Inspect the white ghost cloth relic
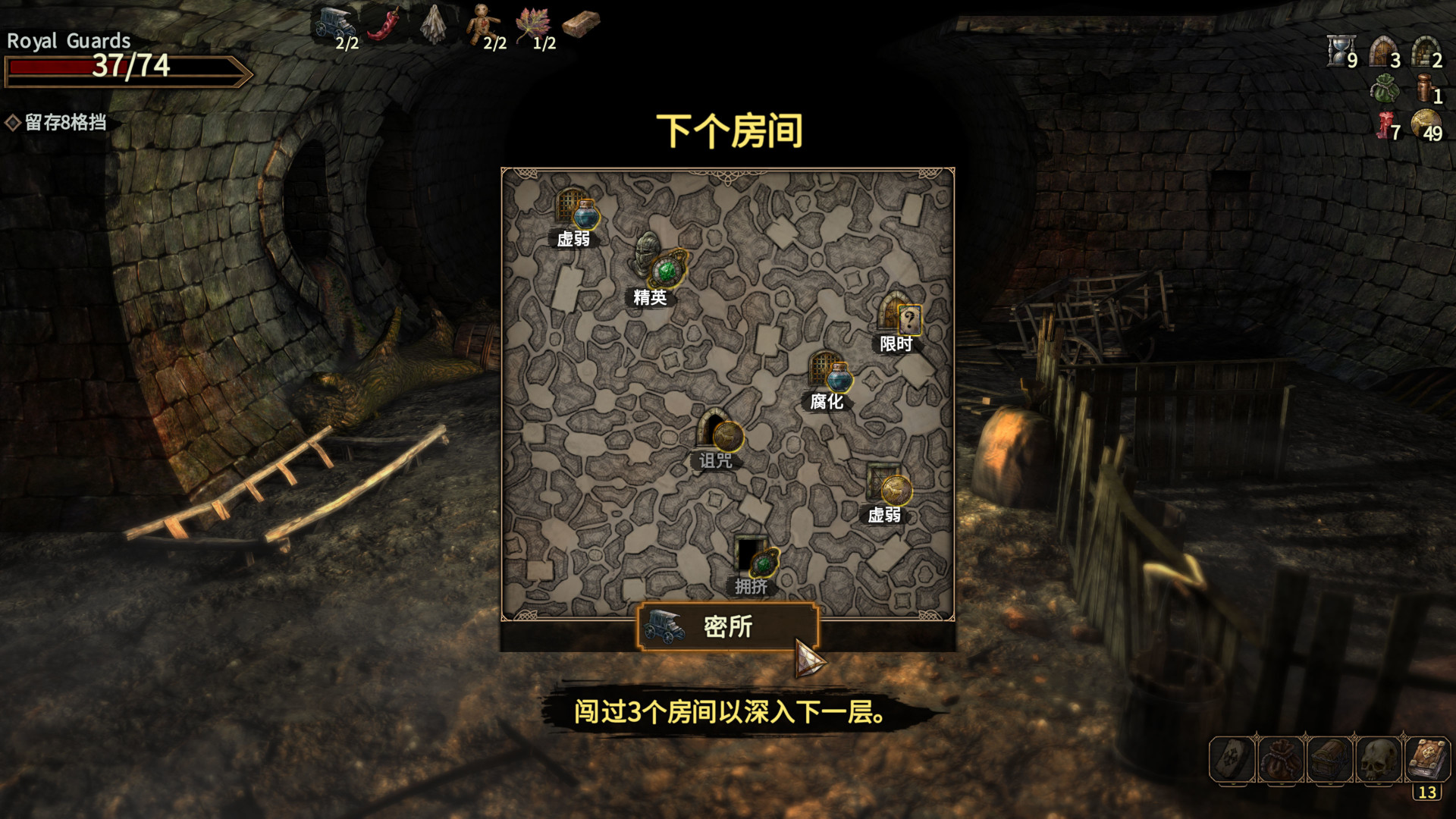 click(x=434, y=24)
